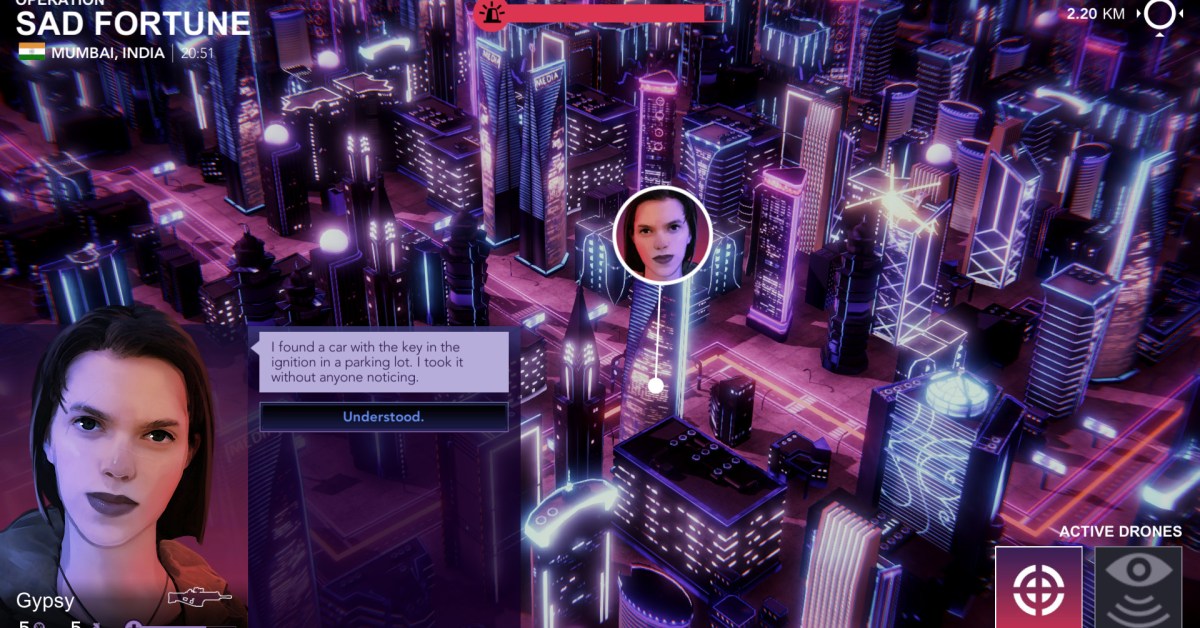Select the eye surveillance drone
The height and width of the screenshot is (628, 1200).
1138,587
